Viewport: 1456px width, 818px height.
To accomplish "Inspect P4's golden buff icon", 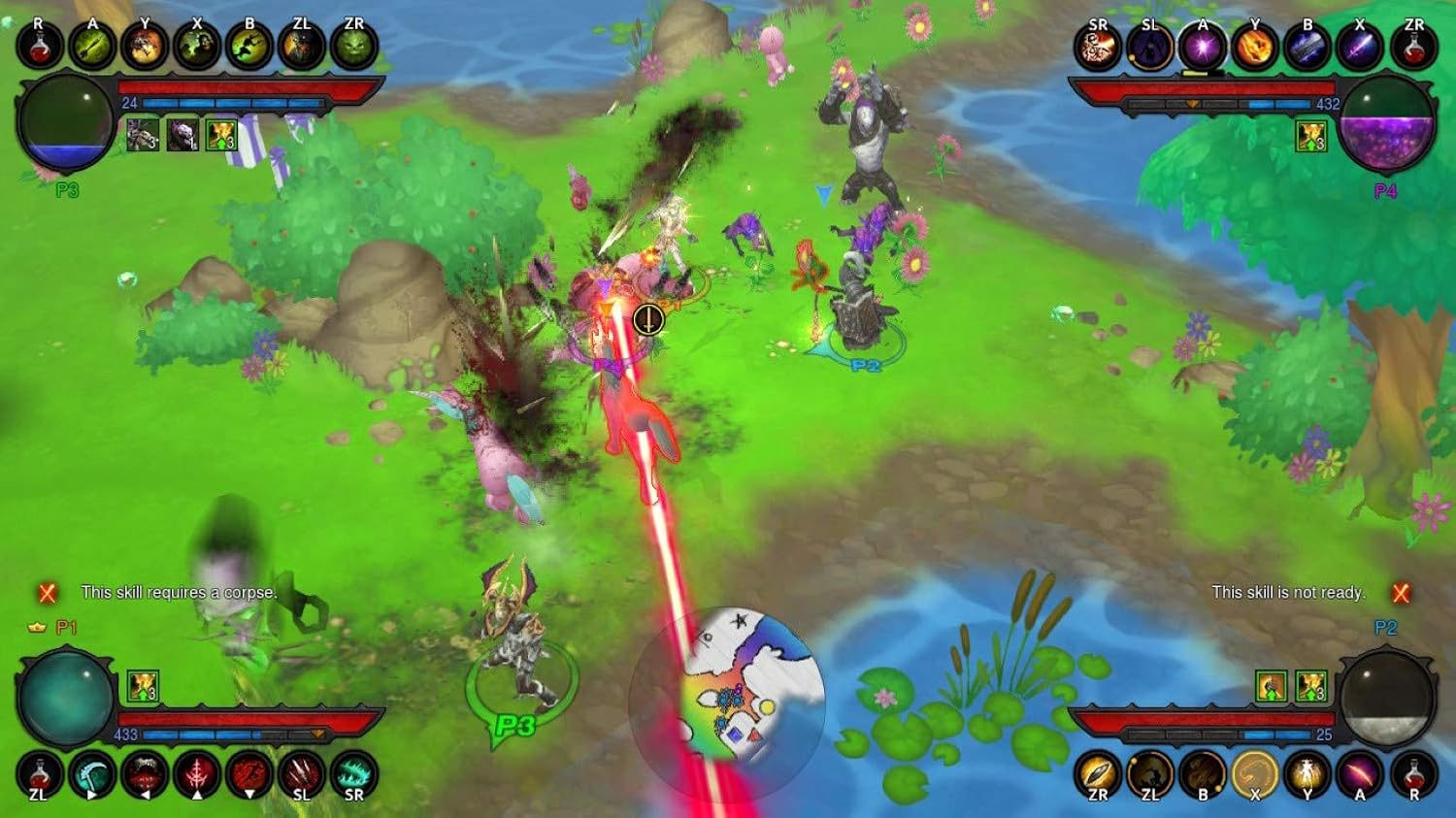I will pos(1311,136).
